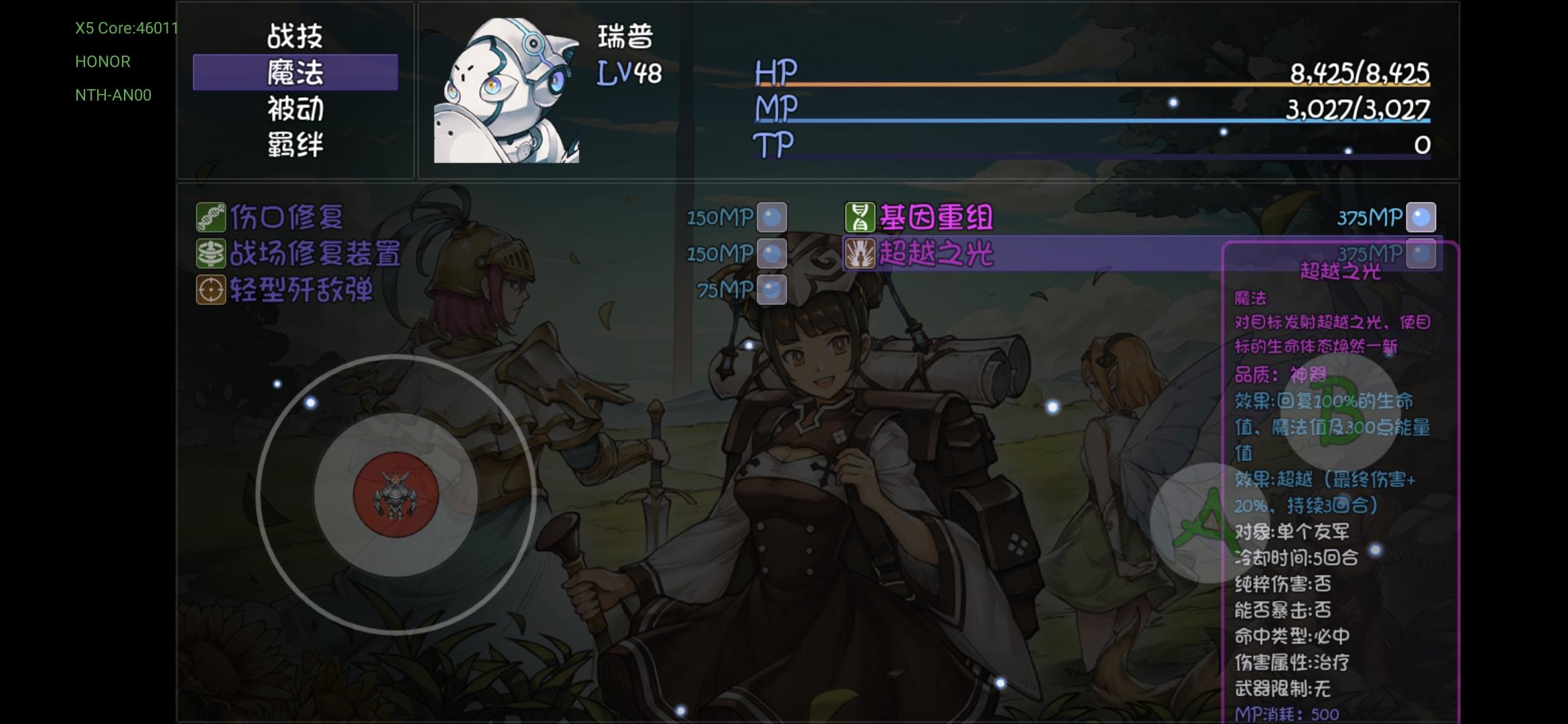Select the 魔法 category tab

point(295,72)
